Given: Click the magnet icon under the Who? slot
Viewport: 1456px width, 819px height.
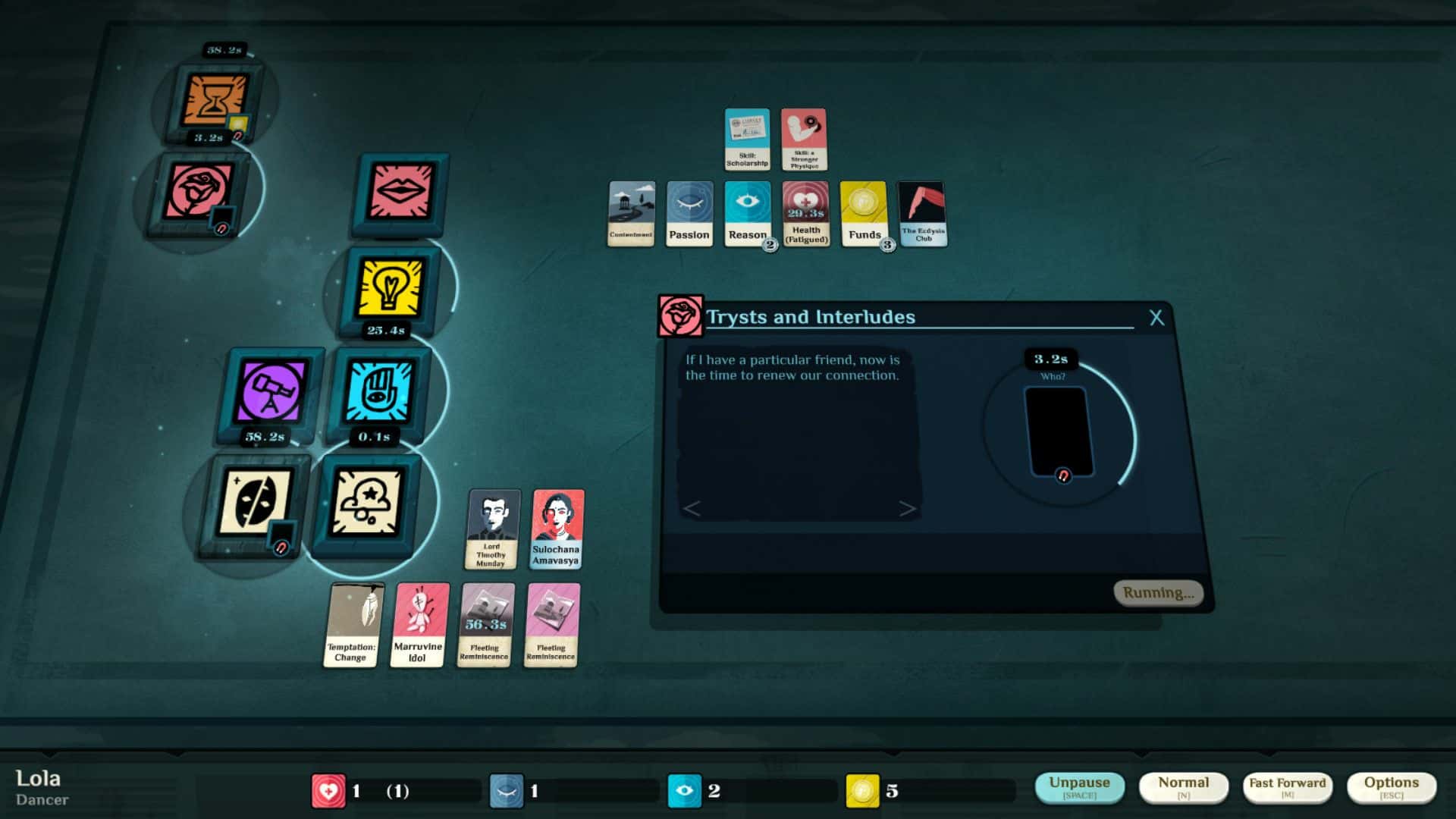Looking at the screenshot, I should point(1062,474).
